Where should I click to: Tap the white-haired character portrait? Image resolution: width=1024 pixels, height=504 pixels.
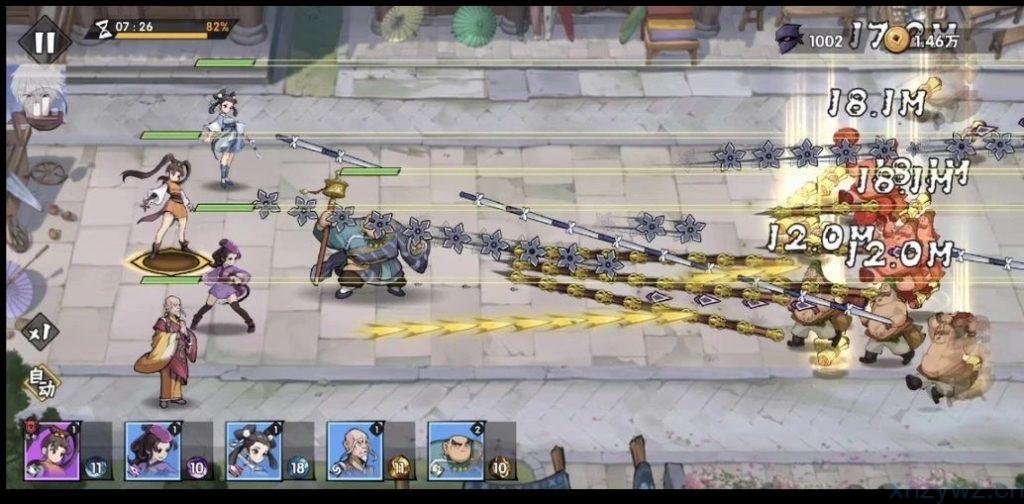(x=38, y=97)
